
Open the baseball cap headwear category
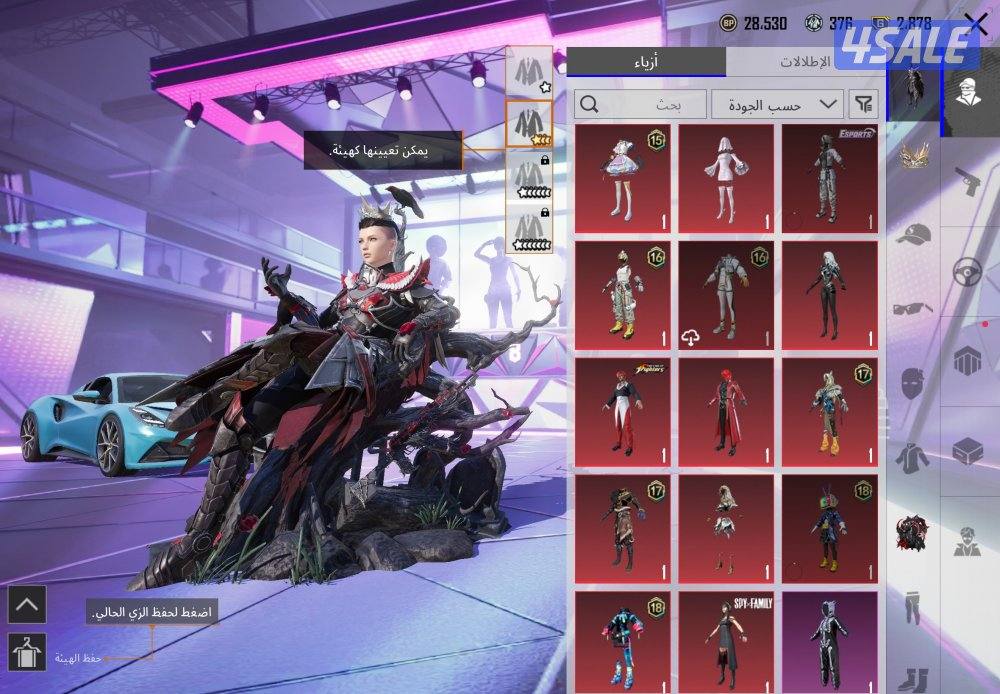click(912, 235)
